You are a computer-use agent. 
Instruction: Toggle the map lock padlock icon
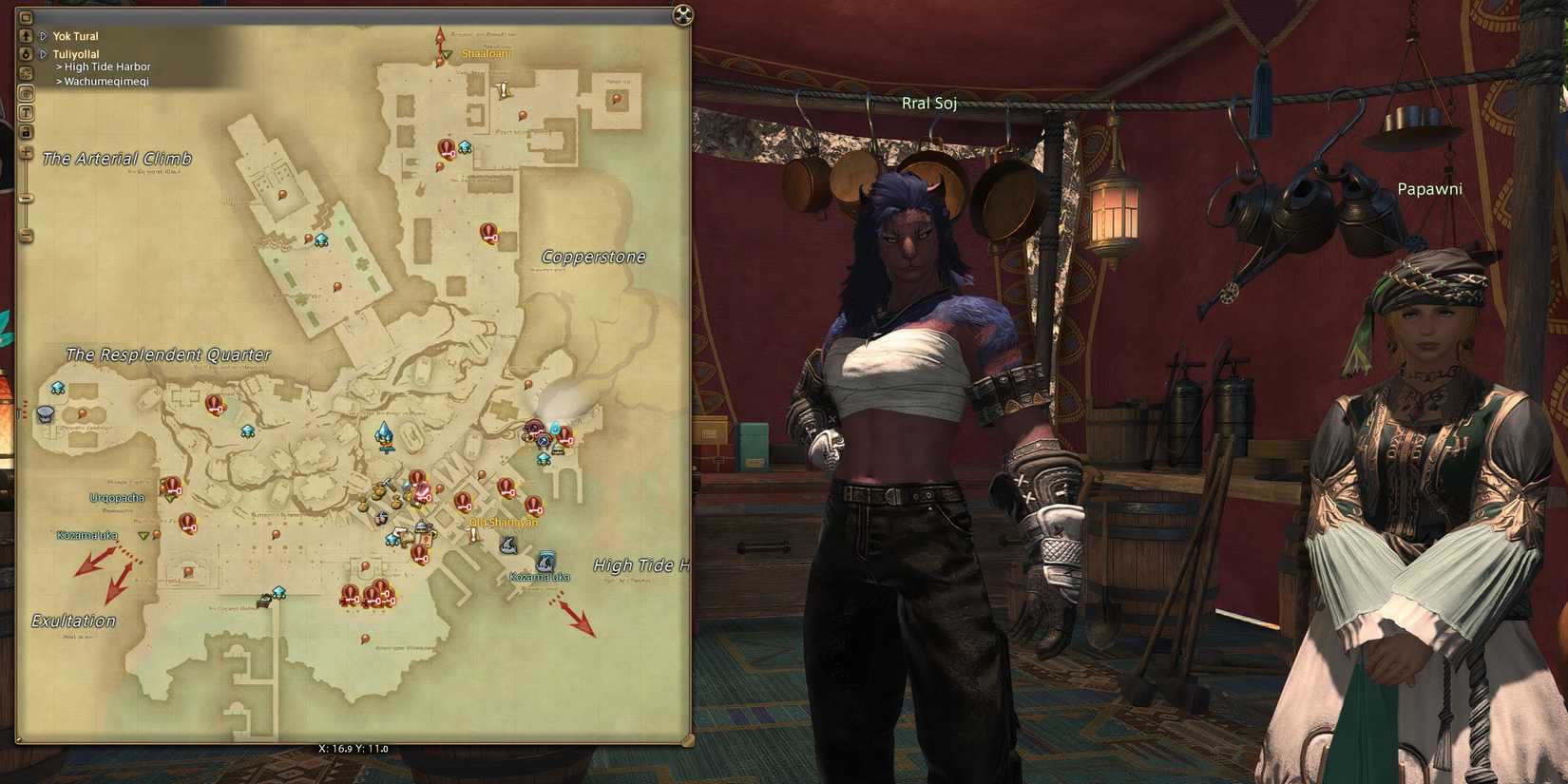[27, 131]
